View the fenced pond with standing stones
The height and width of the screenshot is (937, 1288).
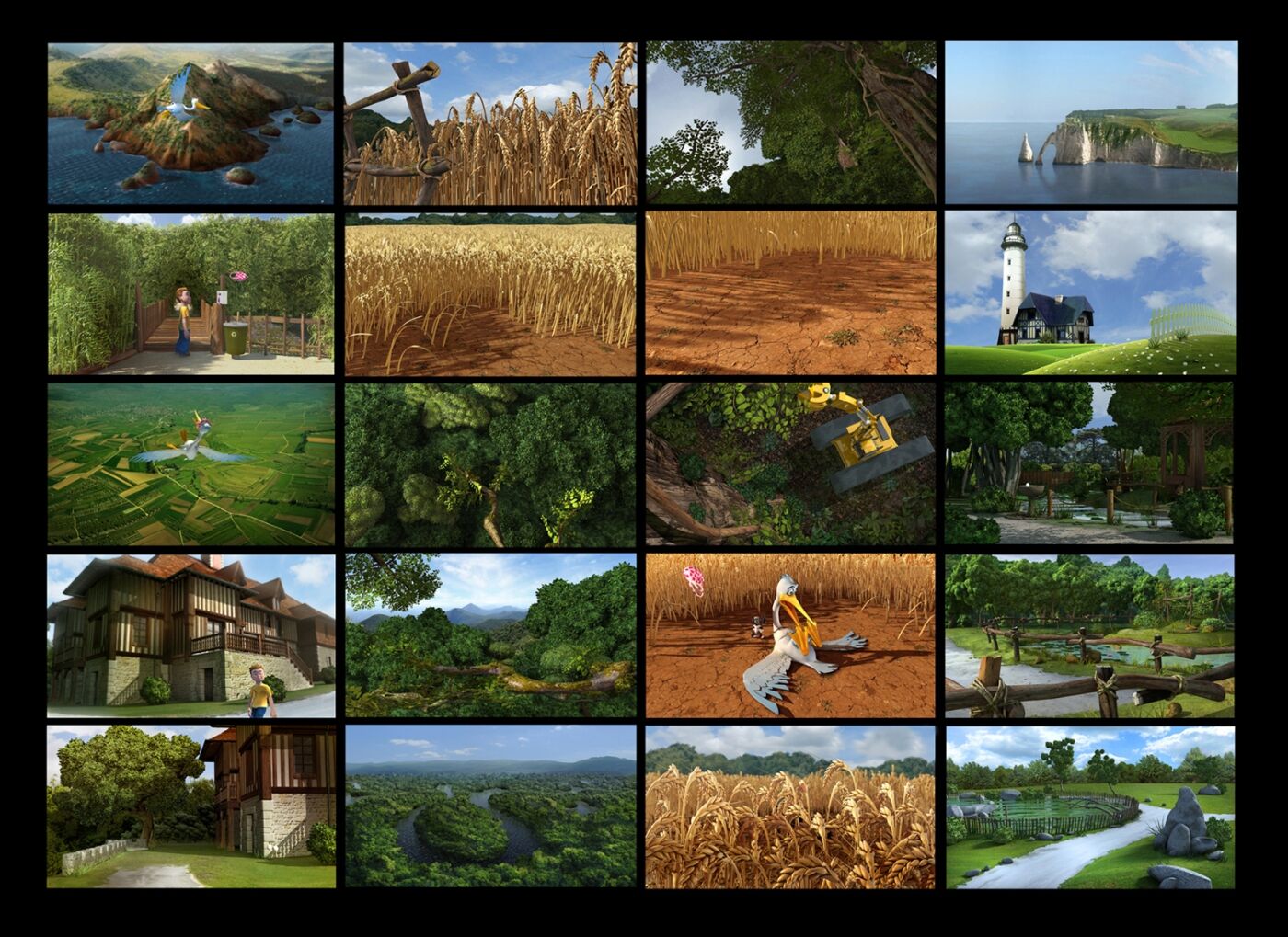1091,806
